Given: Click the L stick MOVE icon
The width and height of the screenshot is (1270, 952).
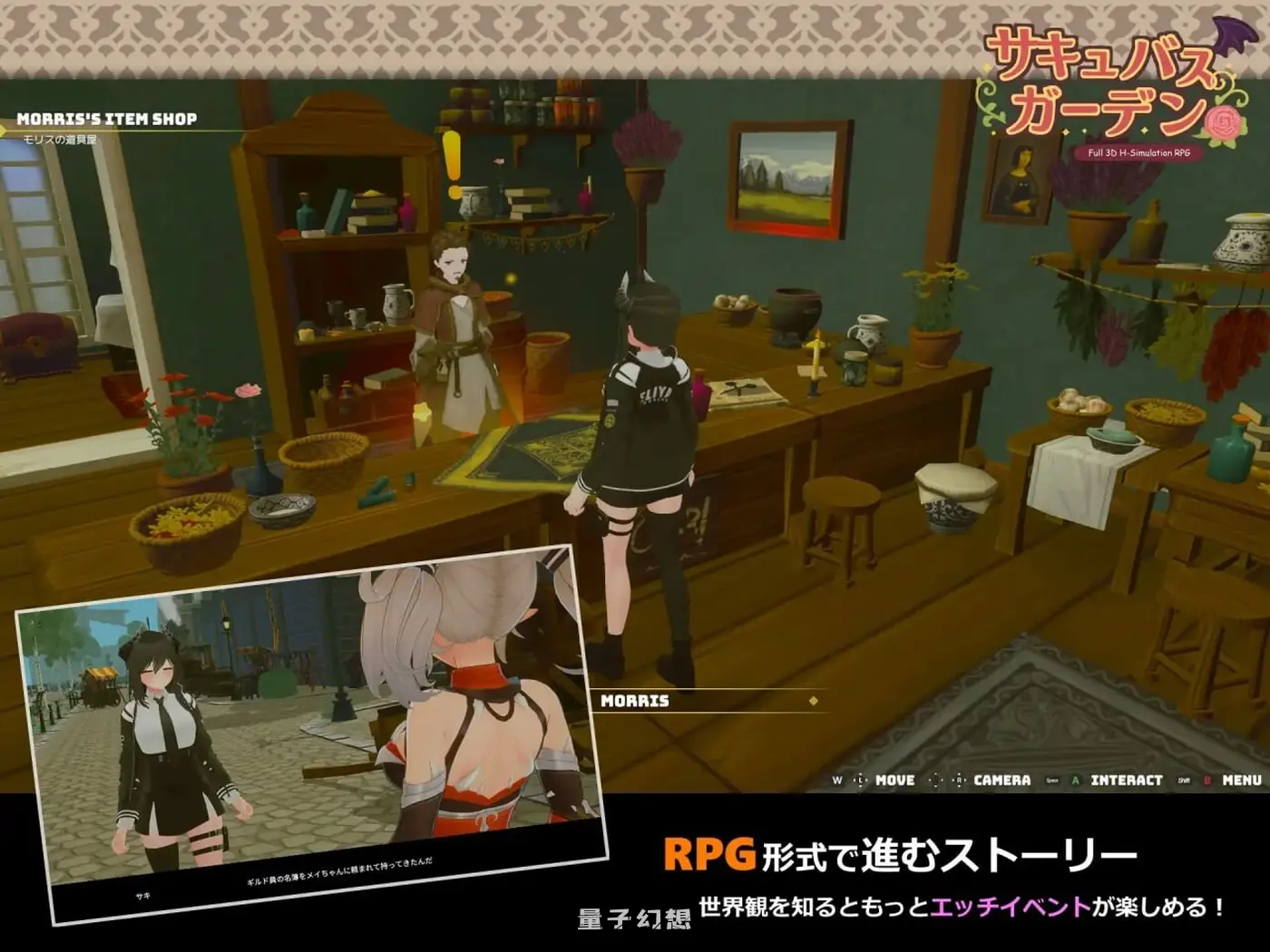Looking at the screenshot, I should coord(860,780).
